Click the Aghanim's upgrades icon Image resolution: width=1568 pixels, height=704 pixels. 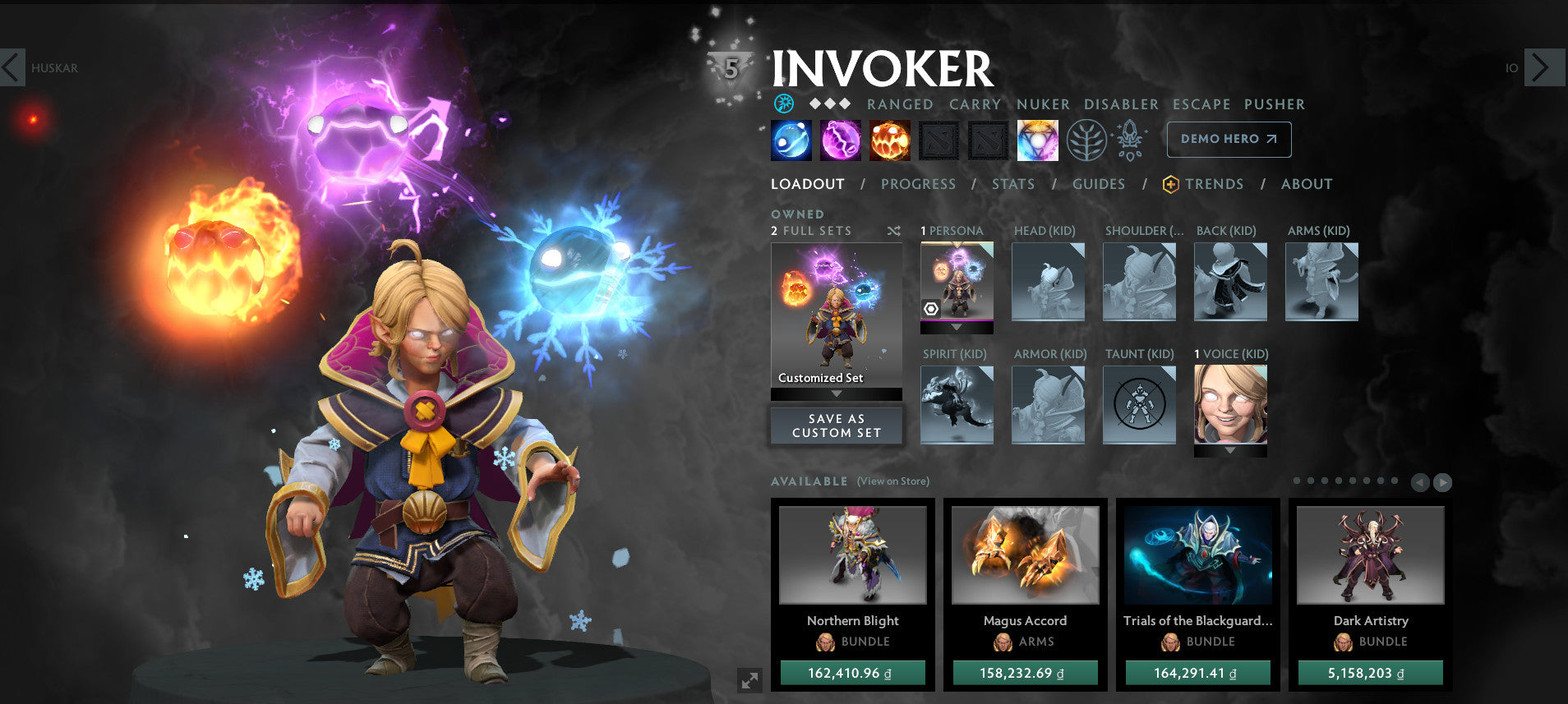(x=1130, y=140)
